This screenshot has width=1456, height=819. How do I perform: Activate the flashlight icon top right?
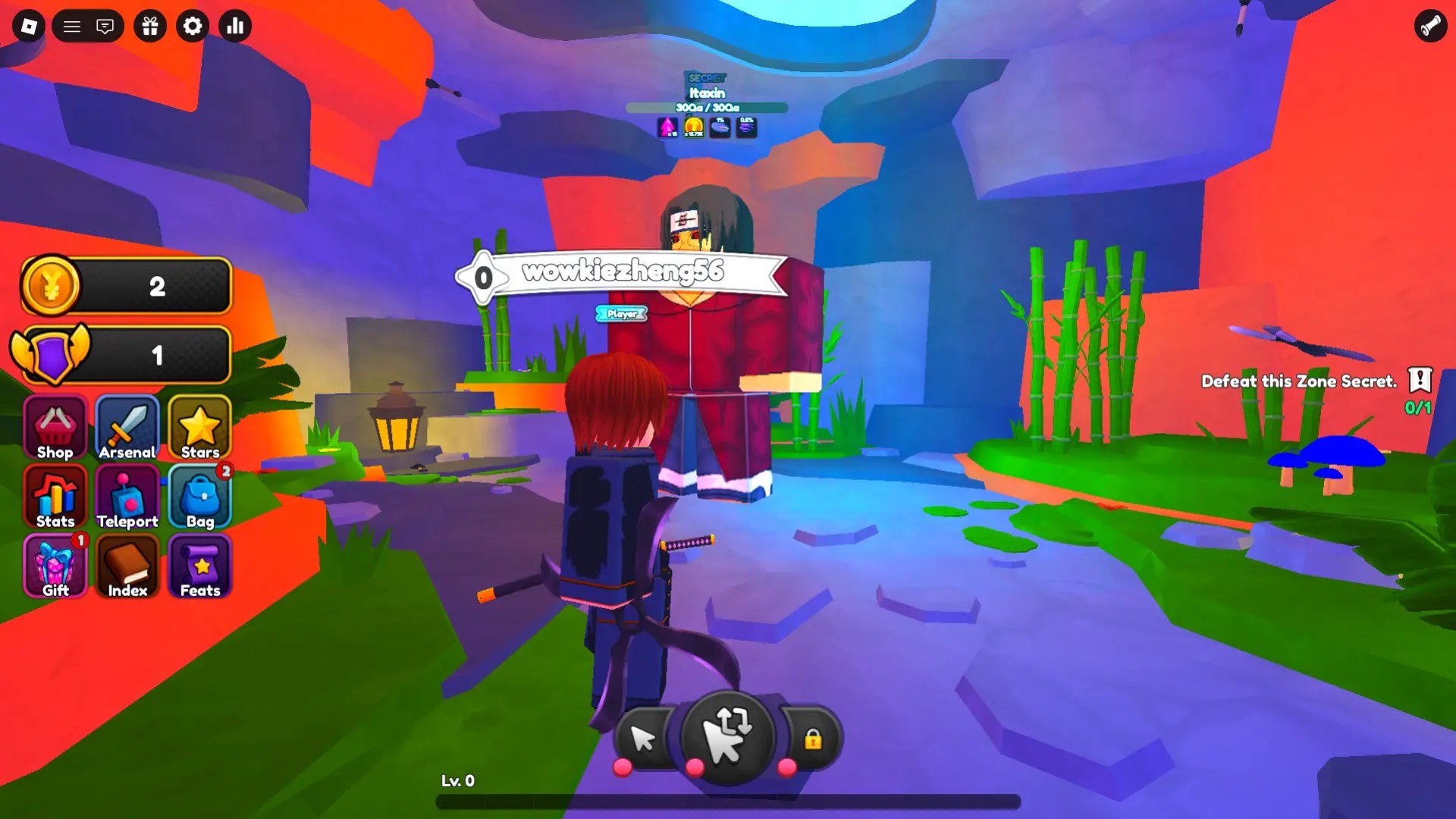[1429, 27]
